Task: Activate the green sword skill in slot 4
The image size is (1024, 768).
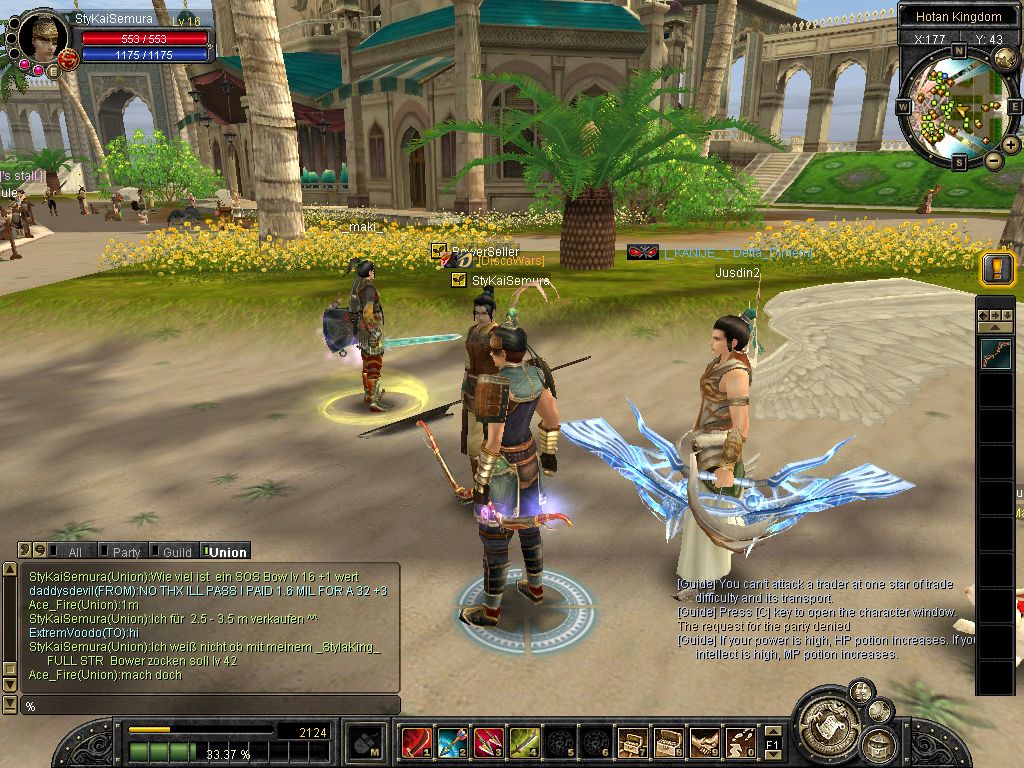Action: point(523,743)
